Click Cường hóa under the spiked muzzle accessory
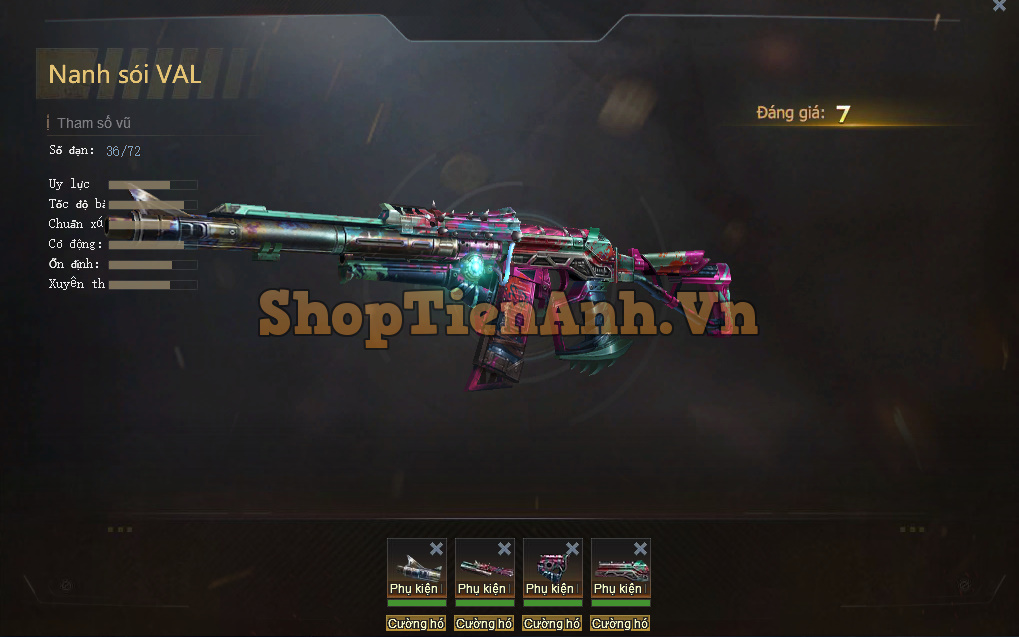This screenshot has height=637, width=1019. (416, 623)
